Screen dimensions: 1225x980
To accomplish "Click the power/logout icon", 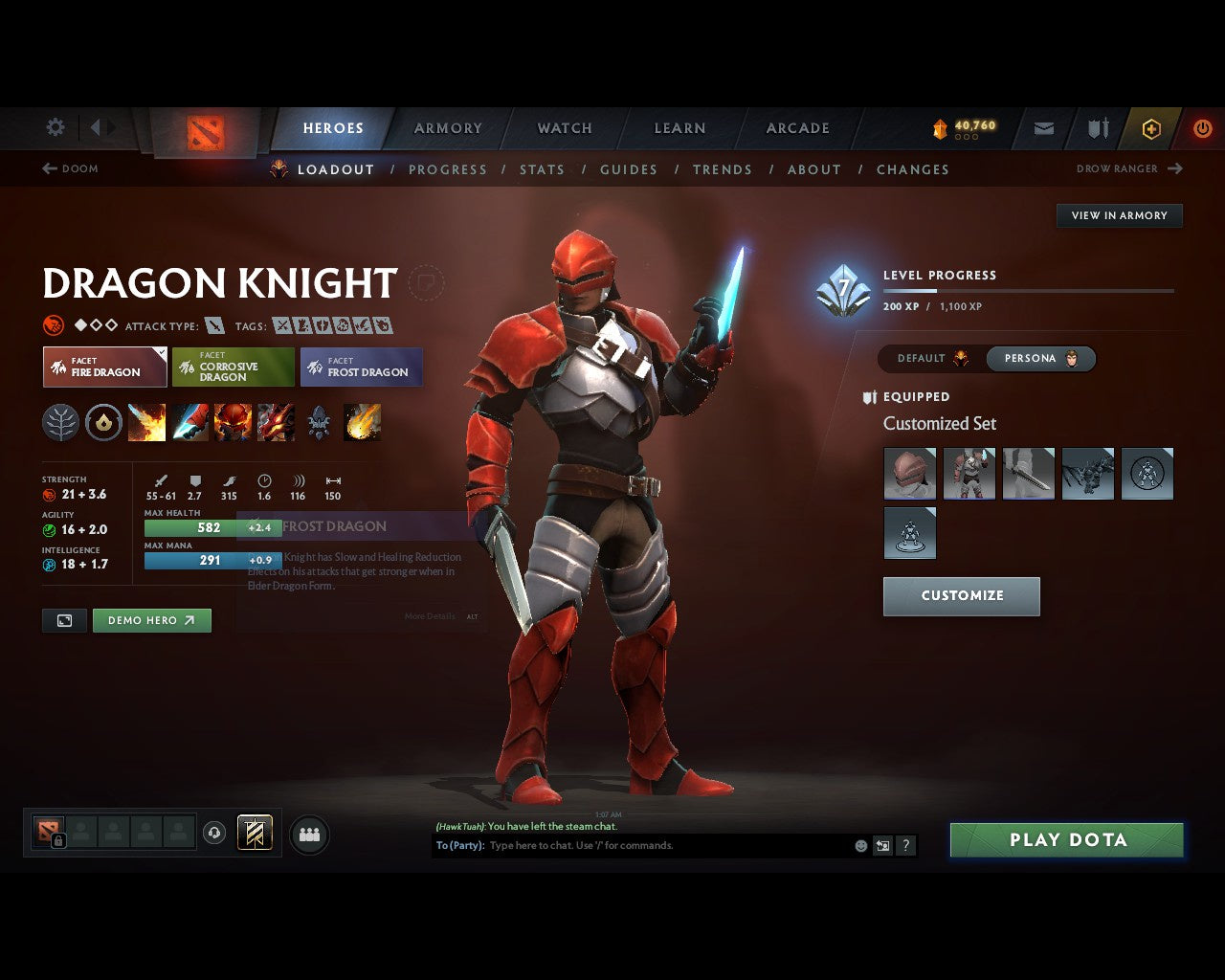I will (1203, 128).
